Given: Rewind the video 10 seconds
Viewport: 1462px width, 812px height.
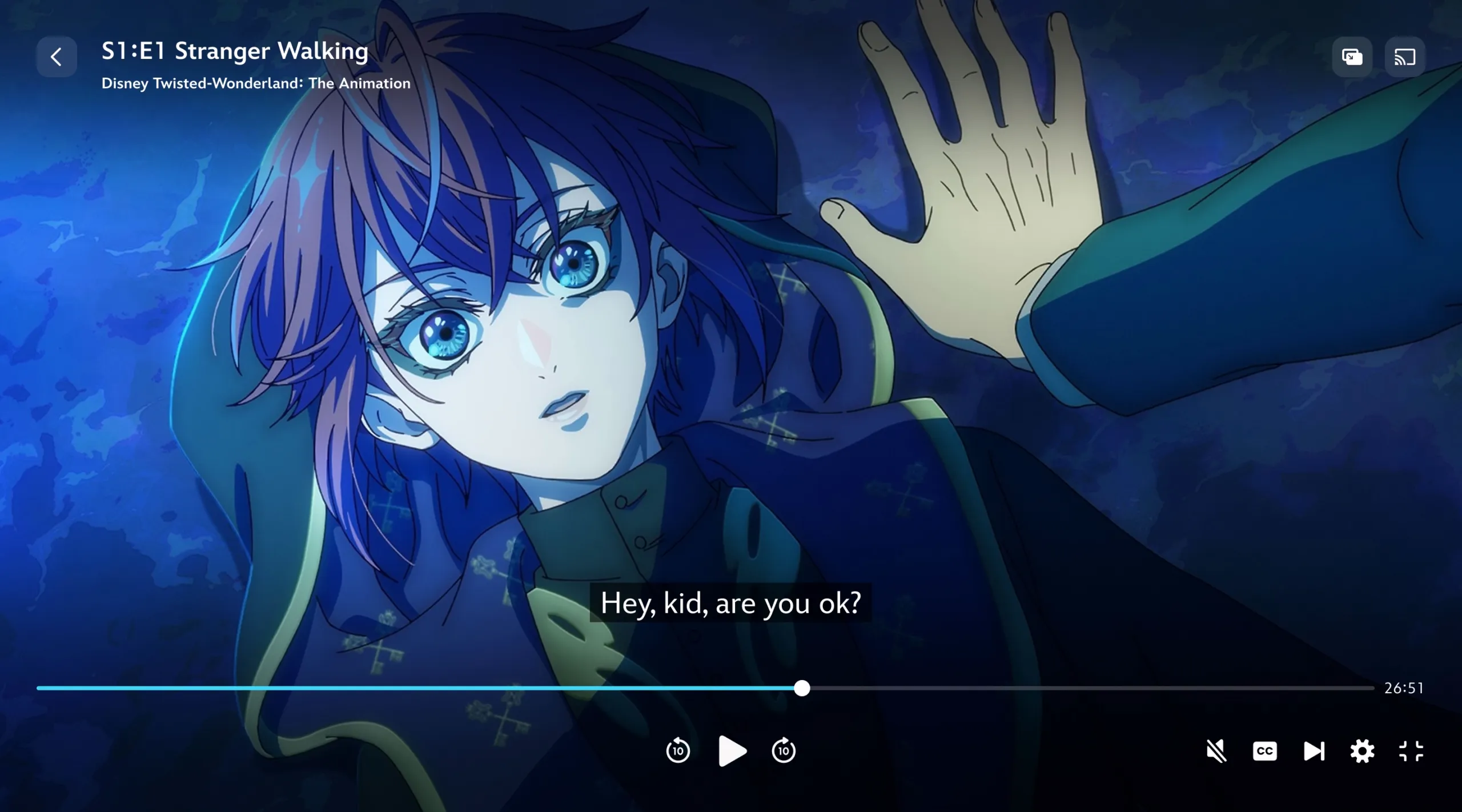Looking at the screenshot, I should point(678,751).
